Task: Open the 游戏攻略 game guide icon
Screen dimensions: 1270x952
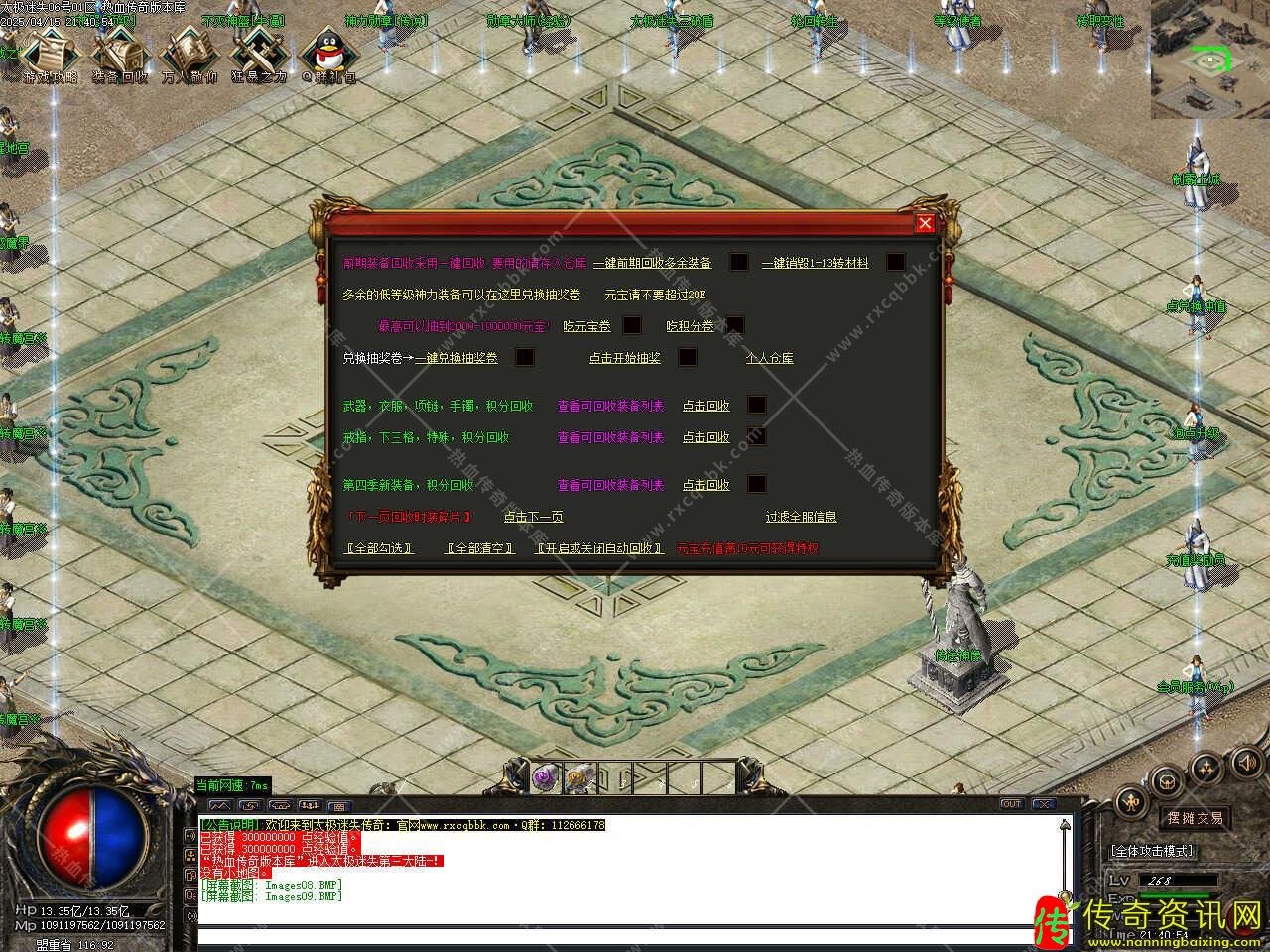Action: [x=50, y=55]
